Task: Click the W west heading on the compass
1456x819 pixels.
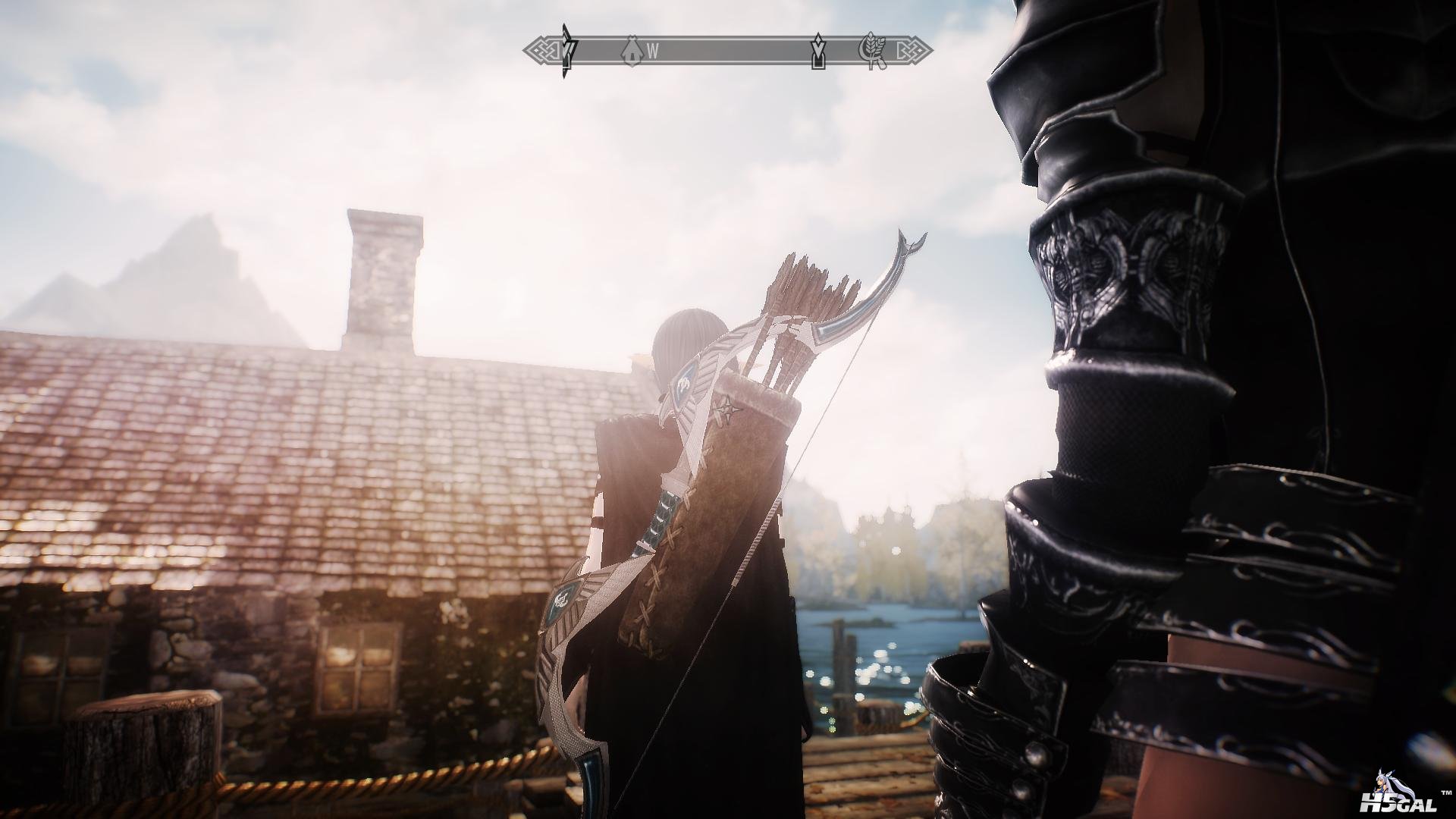Action: 652,52
